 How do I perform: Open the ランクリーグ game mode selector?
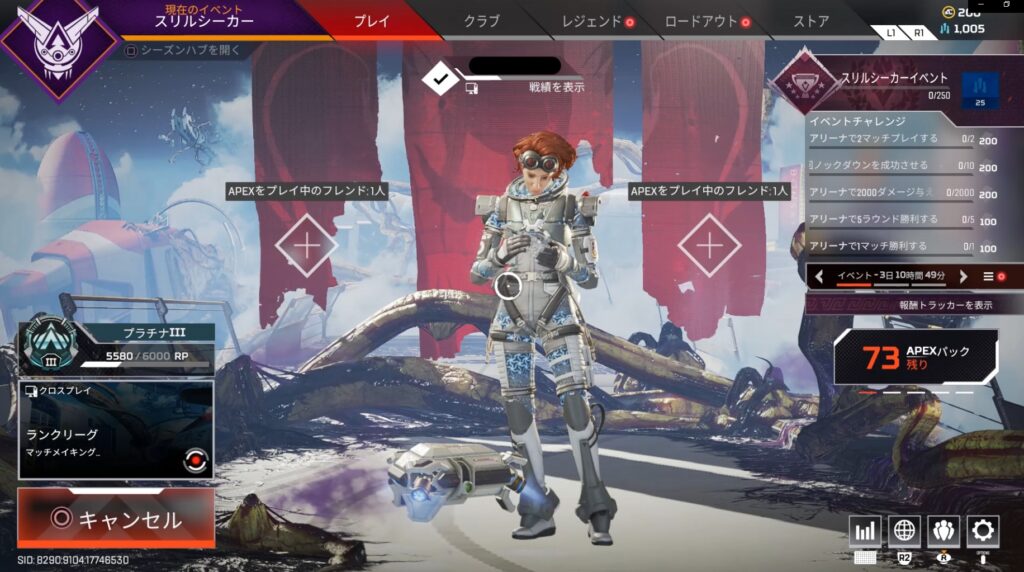point(115,430)
